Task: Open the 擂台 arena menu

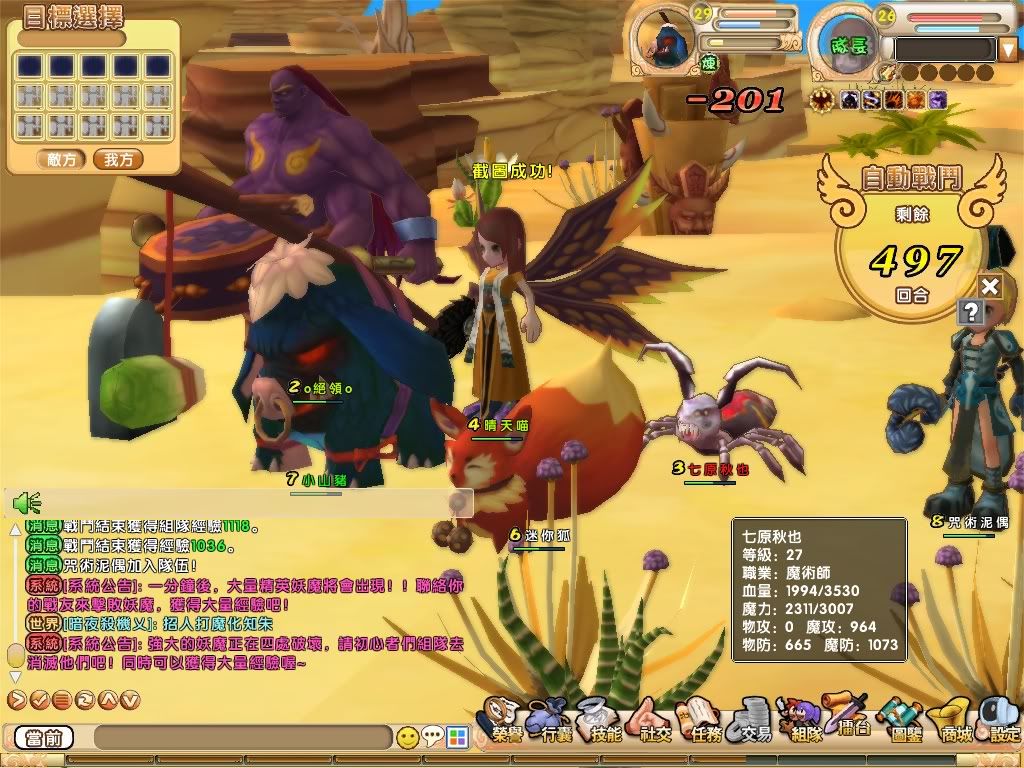Action: (x=851, y=718)
